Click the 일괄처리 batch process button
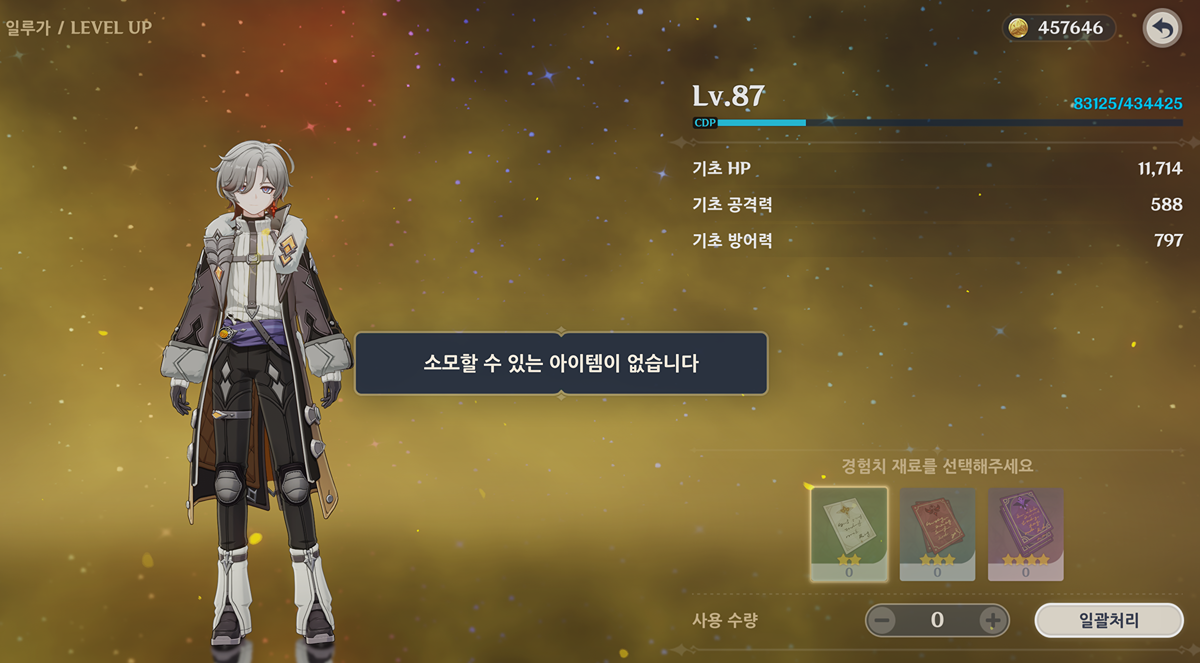The height and width of the screenshot is (663, 1200). tap(1108, 620)
